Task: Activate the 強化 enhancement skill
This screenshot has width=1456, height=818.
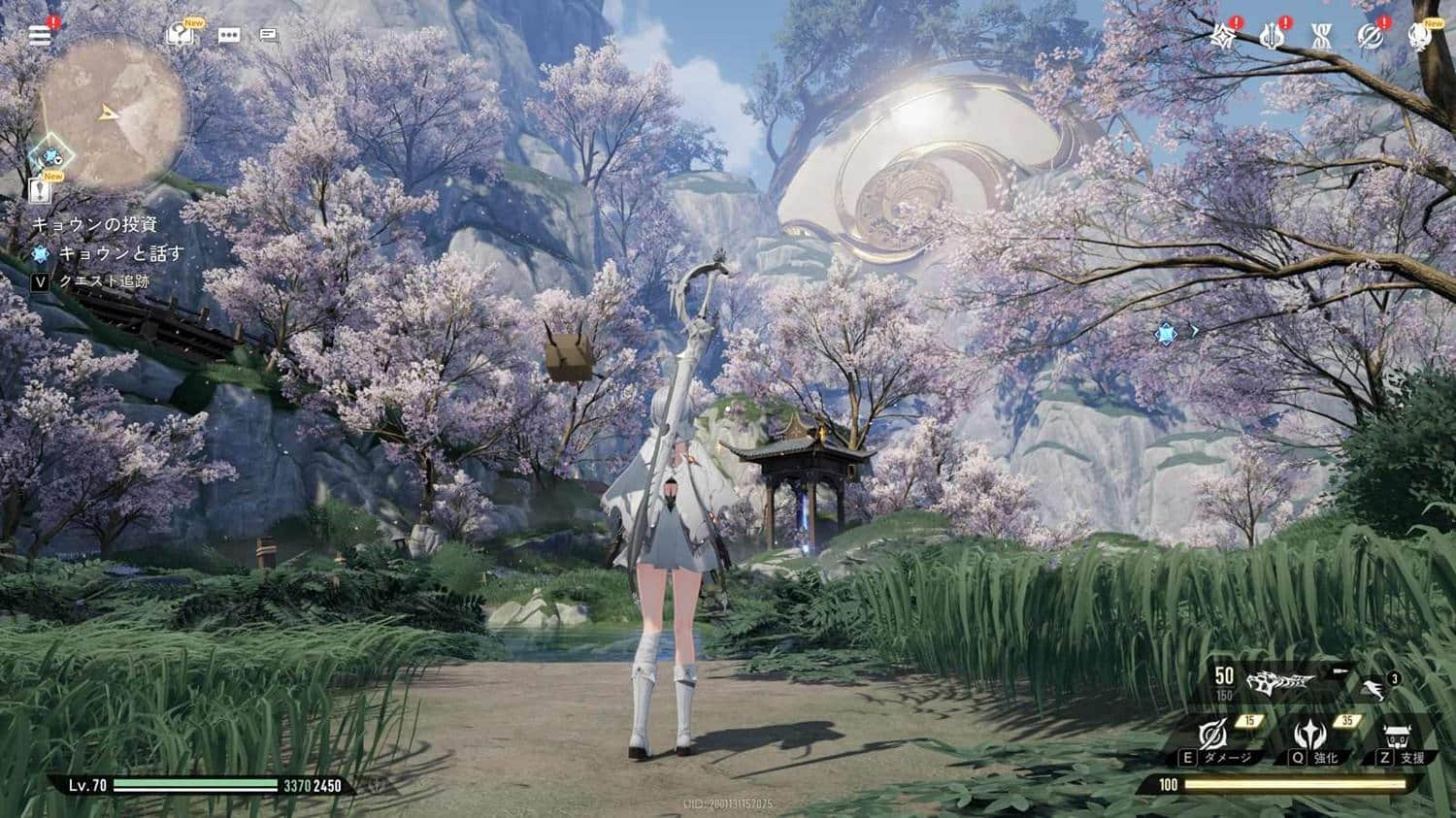Action: tap(1310, 739)
